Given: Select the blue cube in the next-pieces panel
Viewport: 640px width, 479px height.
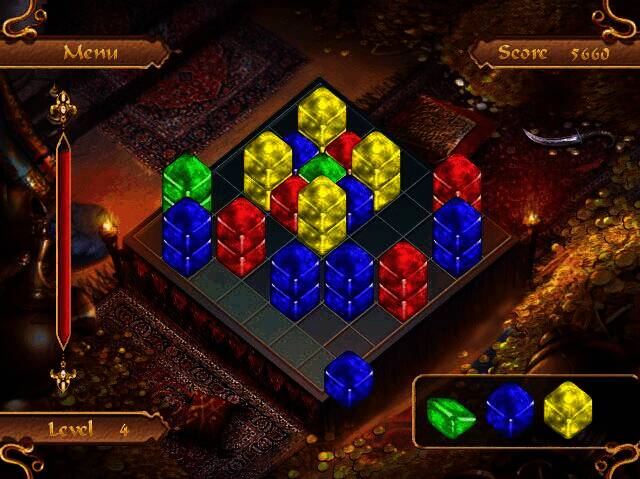Looking at the screenshot, I should coord(510,410).
